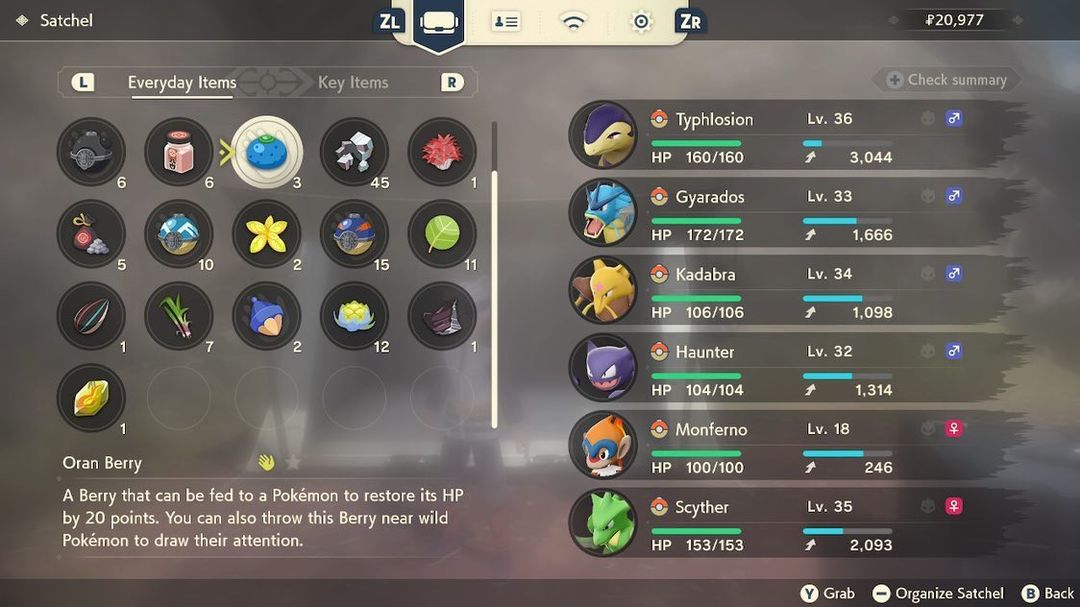Select the Everyday Items tab
Screen dimensions: 1080x607
(x=182, y=82)
